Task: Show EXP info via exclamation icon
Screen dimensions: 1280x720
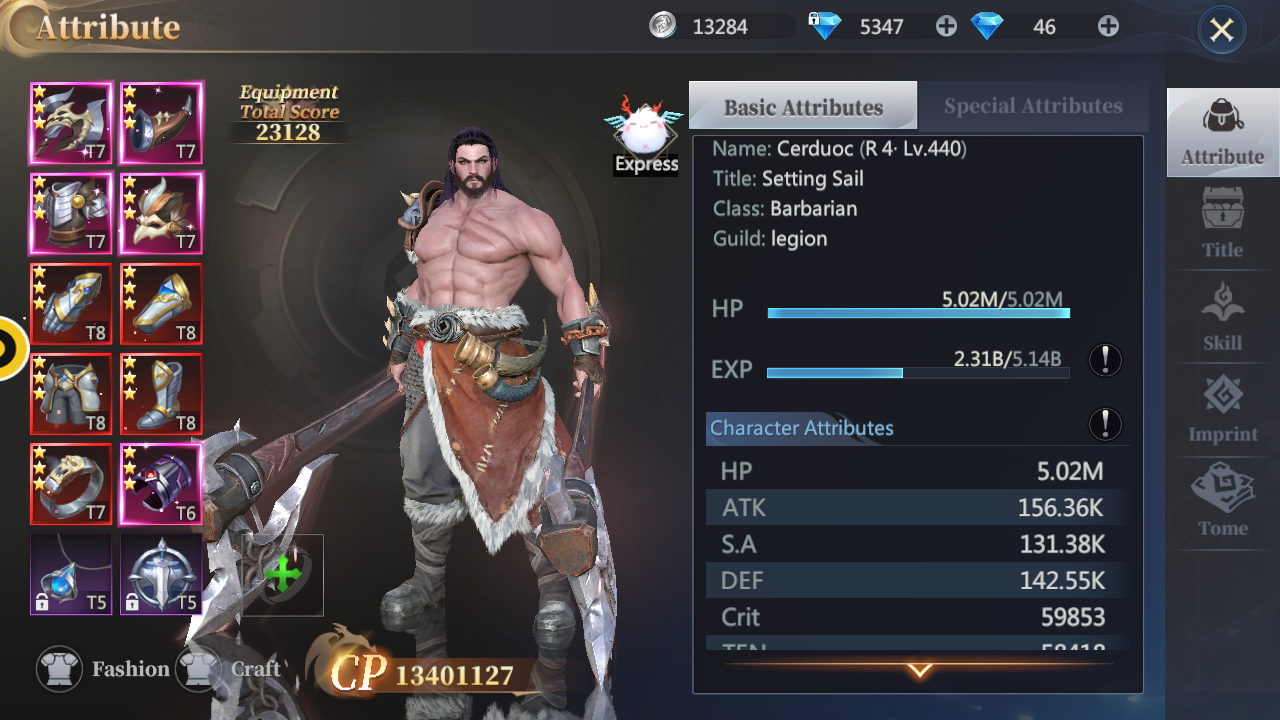Action: tap(1105, 360)
